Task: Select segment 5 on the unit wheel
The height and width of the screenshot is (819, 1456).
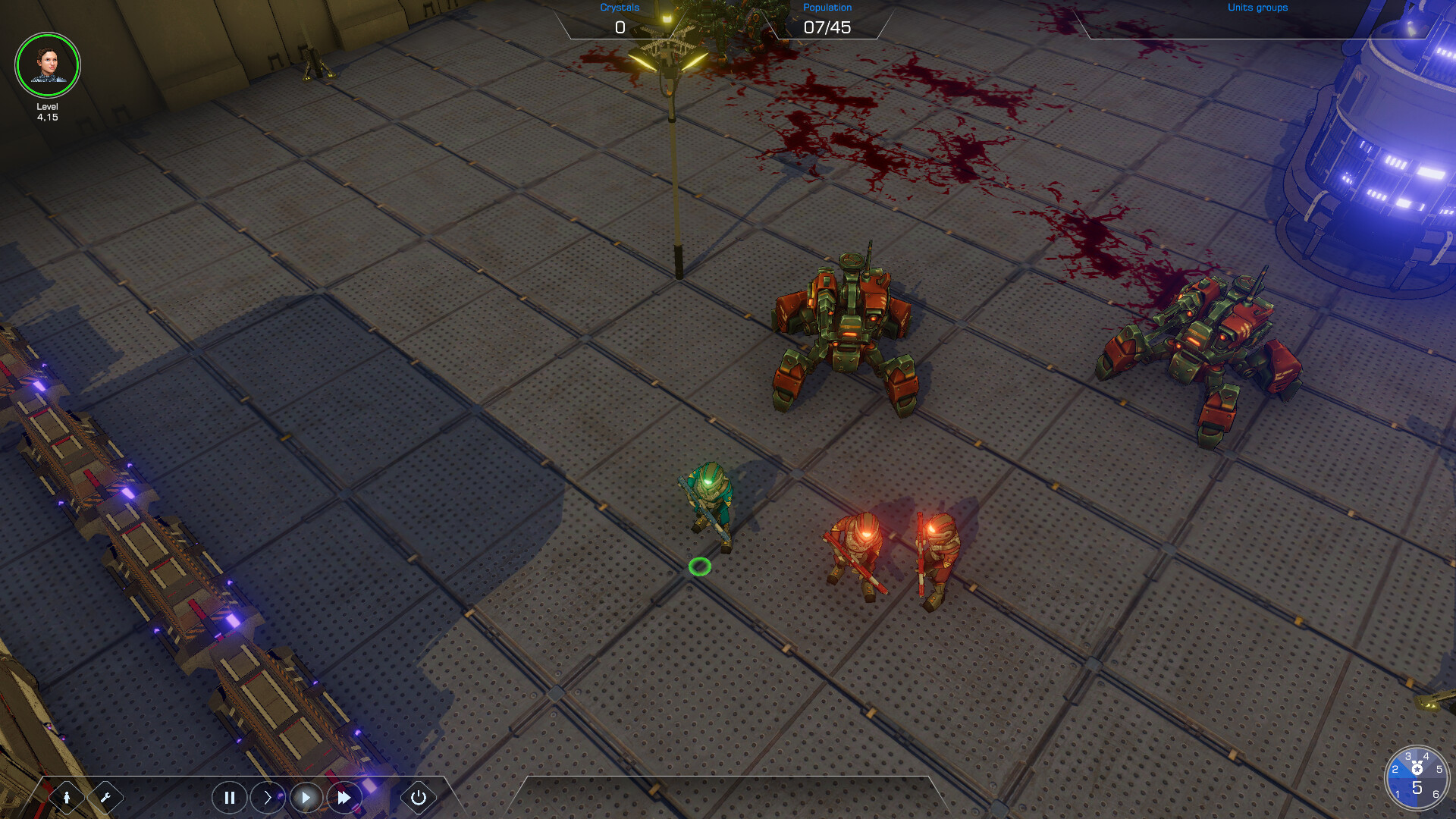Action: 1439,769
